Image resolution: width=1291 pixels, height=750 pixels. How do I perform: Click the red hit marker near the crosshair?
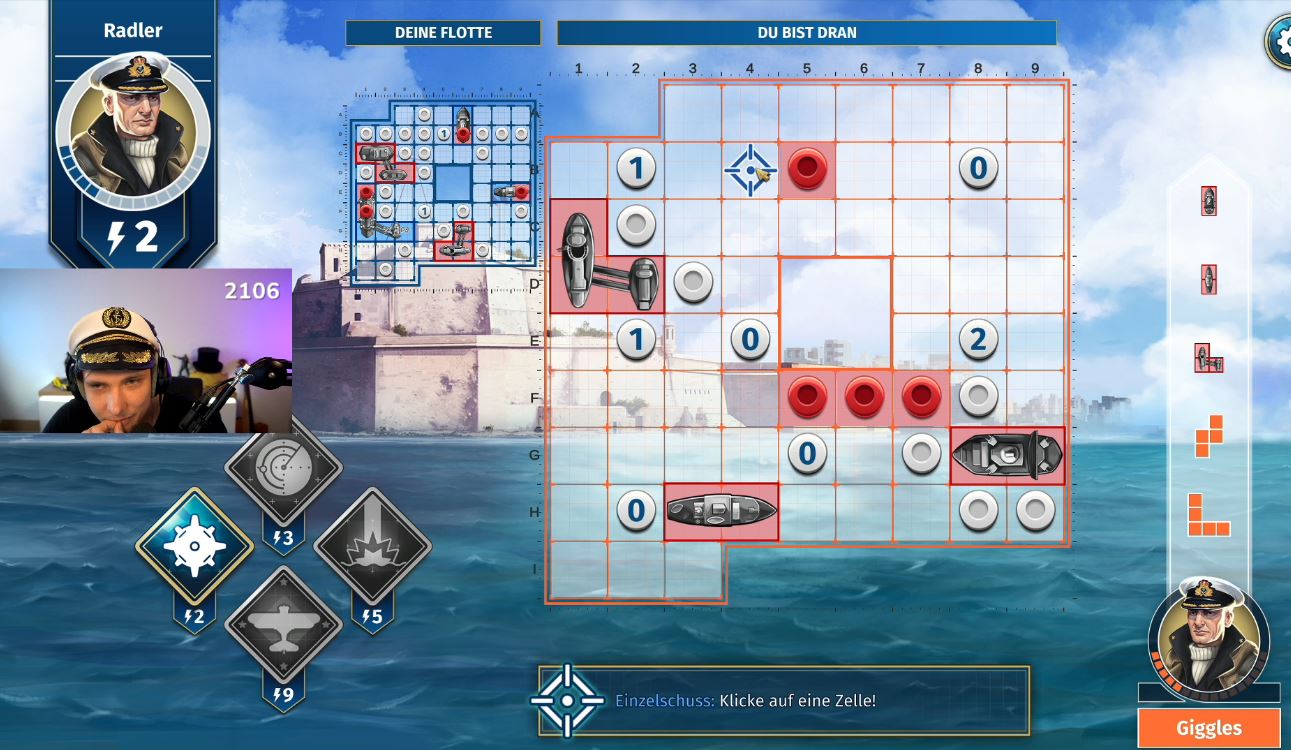pos(807,168)
